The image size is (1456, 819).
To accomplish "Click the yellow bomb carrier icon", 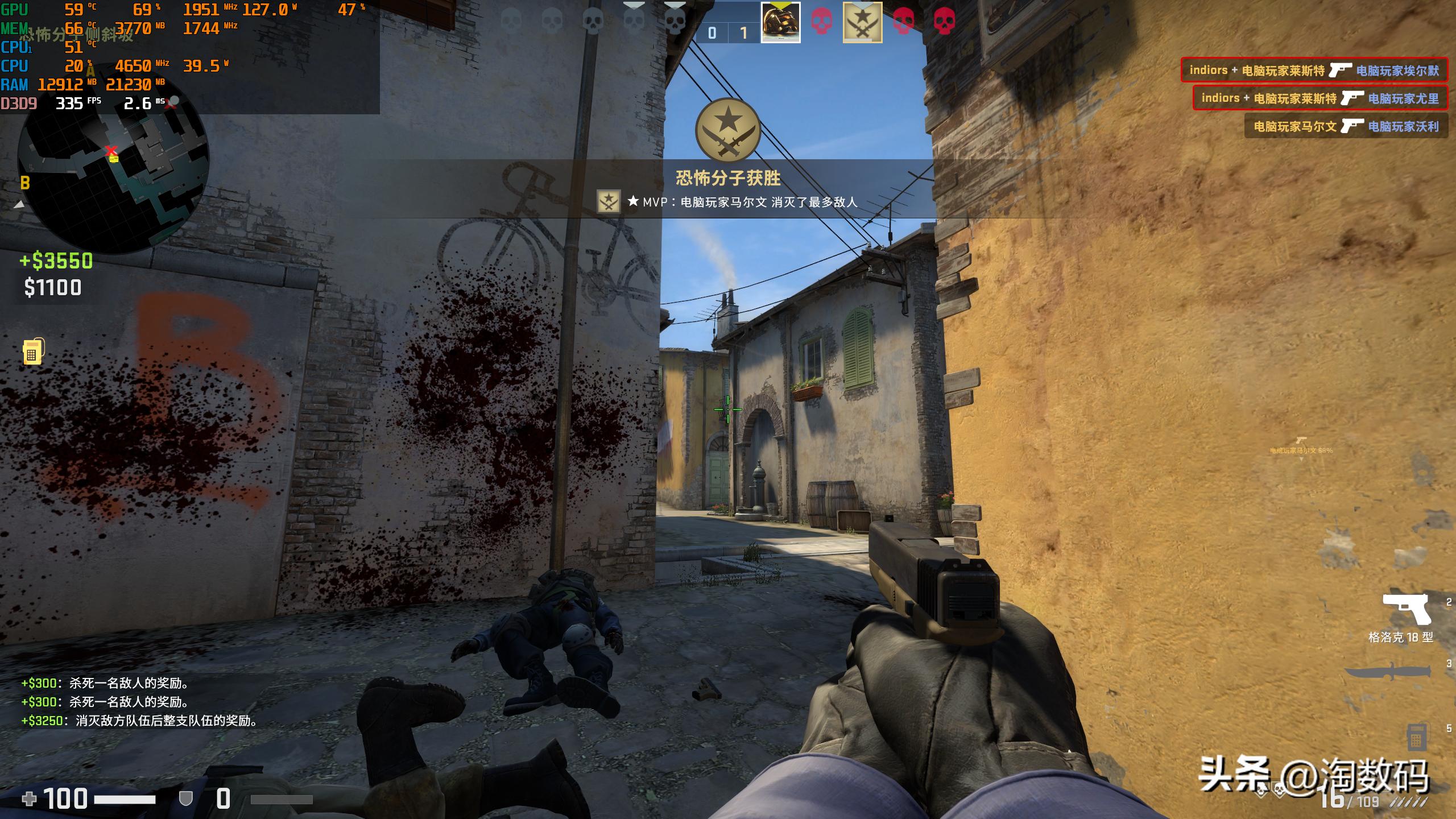I will (x=33, y=351).
